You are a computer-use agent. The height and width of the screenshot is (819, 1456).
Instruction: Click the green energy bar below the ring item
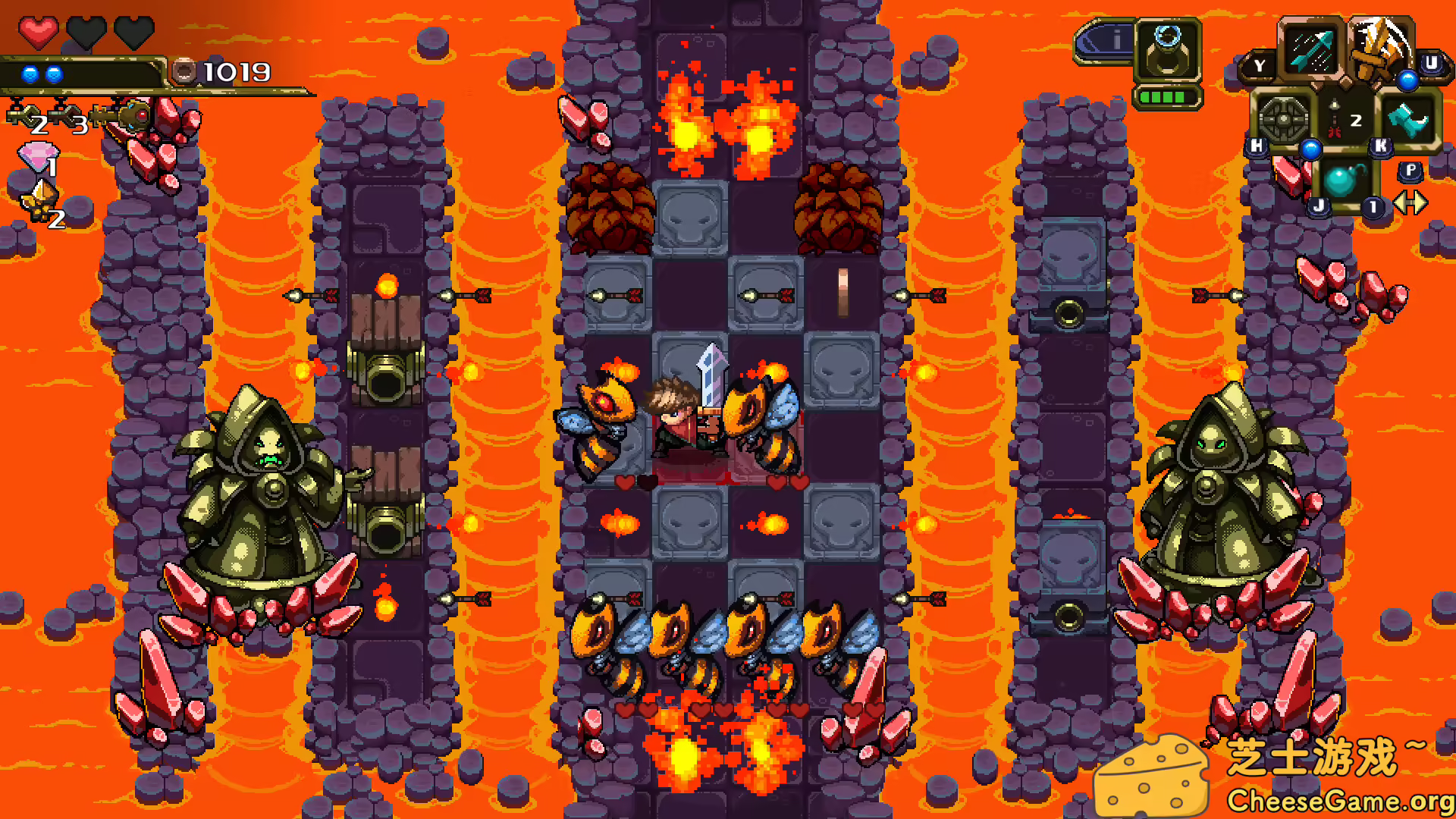(1167, 98)
